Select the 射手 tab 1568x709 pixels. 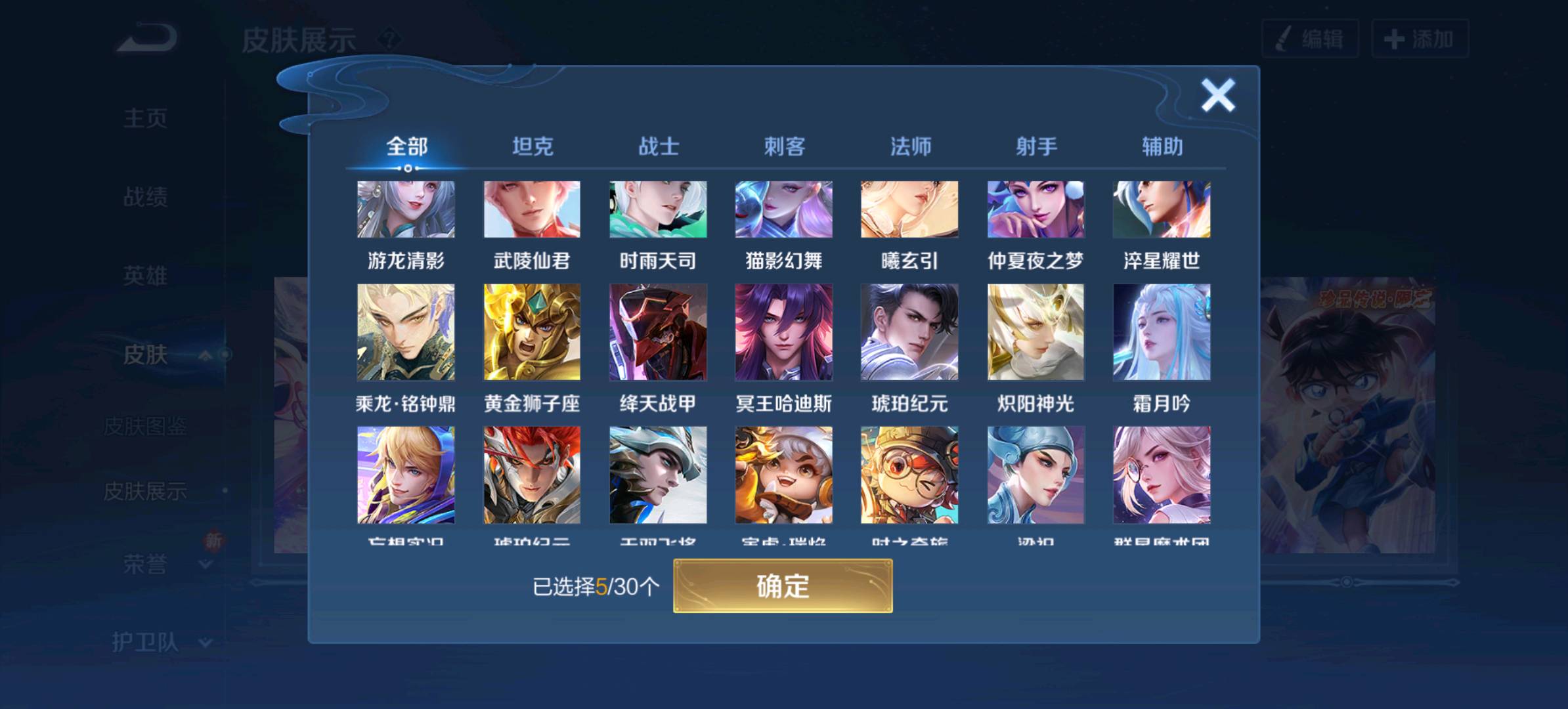click(x=1036, y=146)
